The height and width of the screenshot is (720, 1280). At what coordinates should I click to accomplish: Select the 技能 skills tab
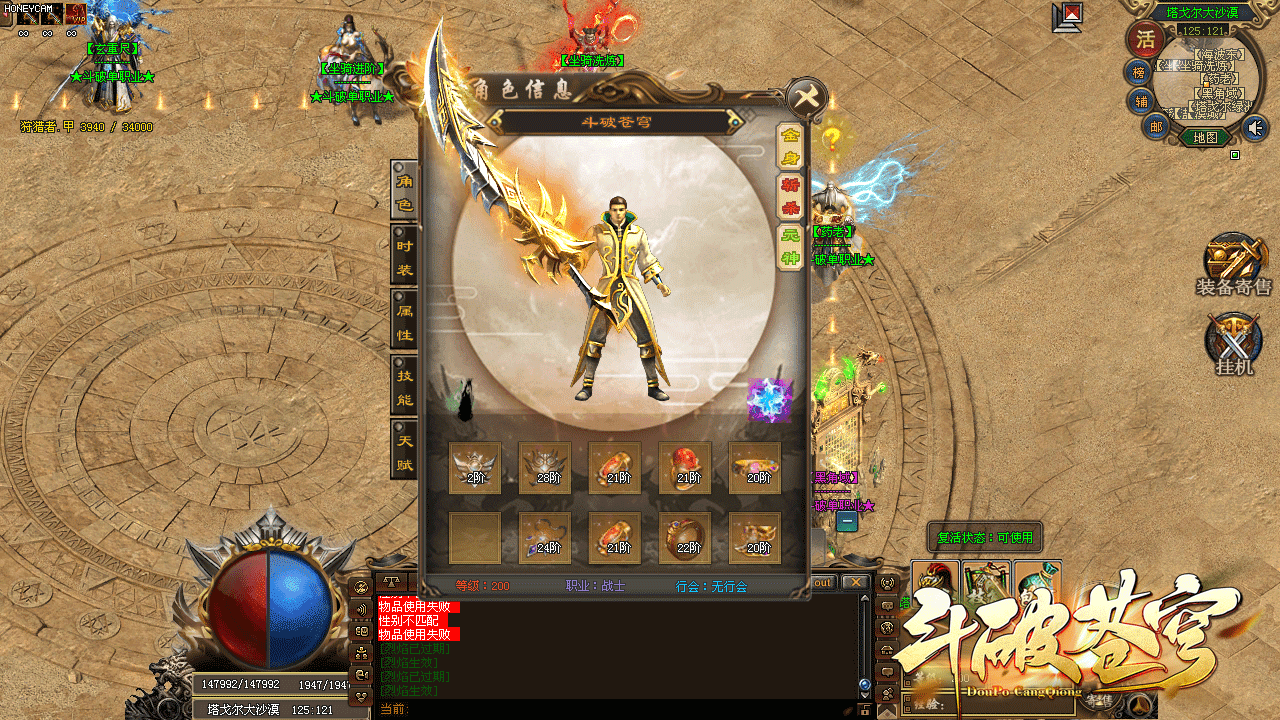(404, 388)
